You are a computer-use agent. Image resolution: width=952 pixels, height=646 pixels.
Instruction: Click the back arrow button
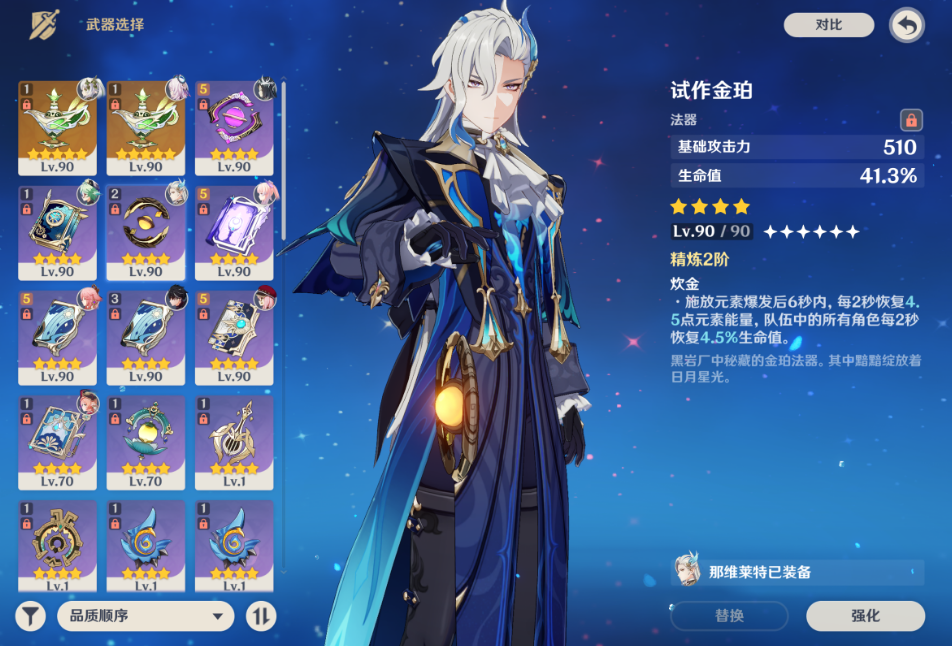point(906,26)
